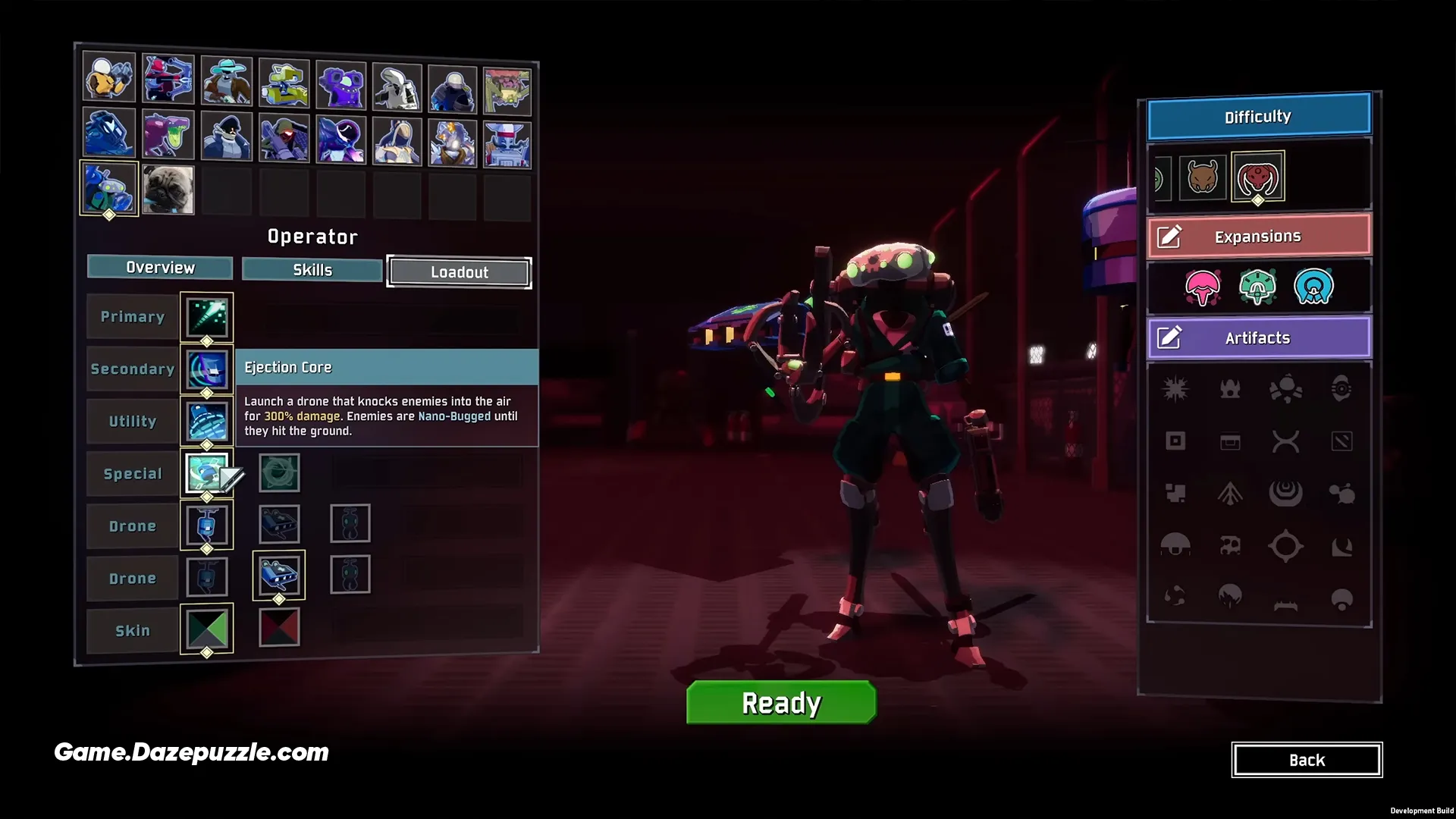Select the Ejection Core Special ability icon
This screenshot has width=1456, height=819.
[x=207, y=472]
